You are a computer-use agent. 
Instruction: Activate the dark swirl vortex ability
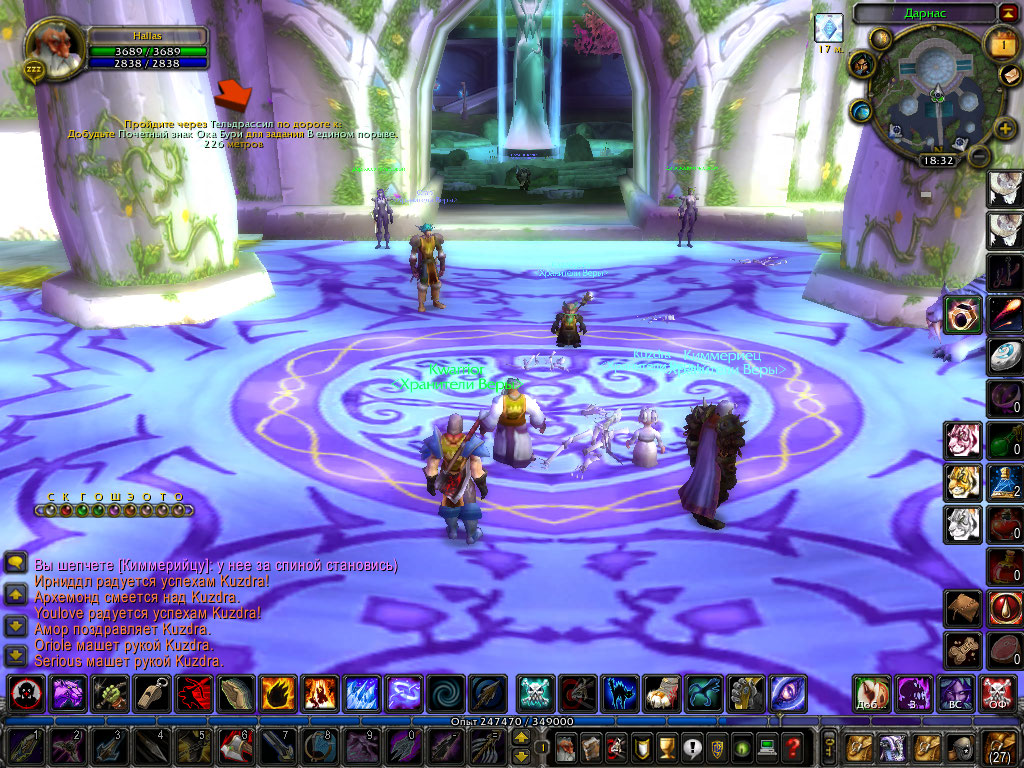tap(444, 693)
